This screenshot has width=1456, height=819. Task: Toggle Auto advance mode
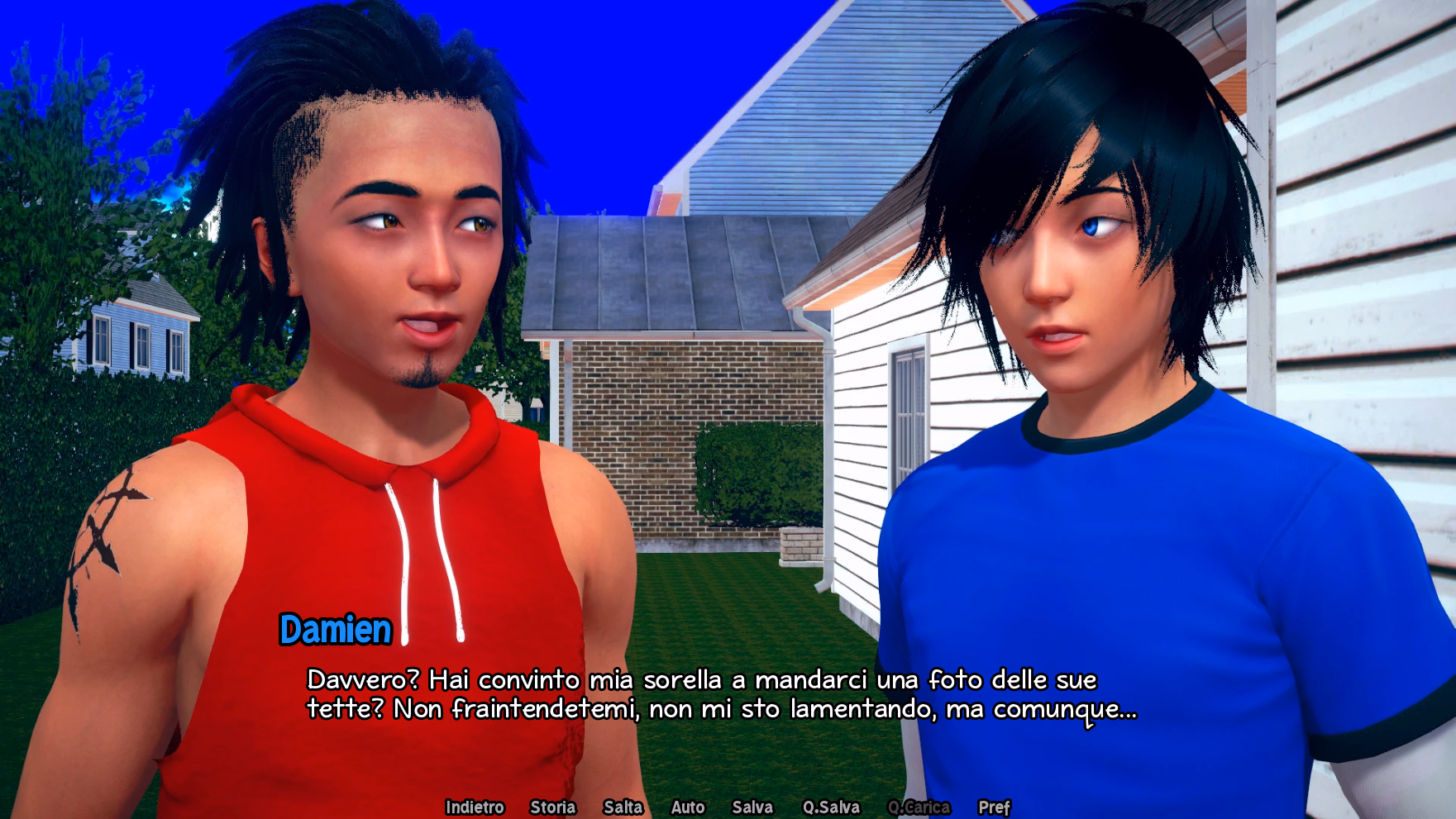[688, 807]
